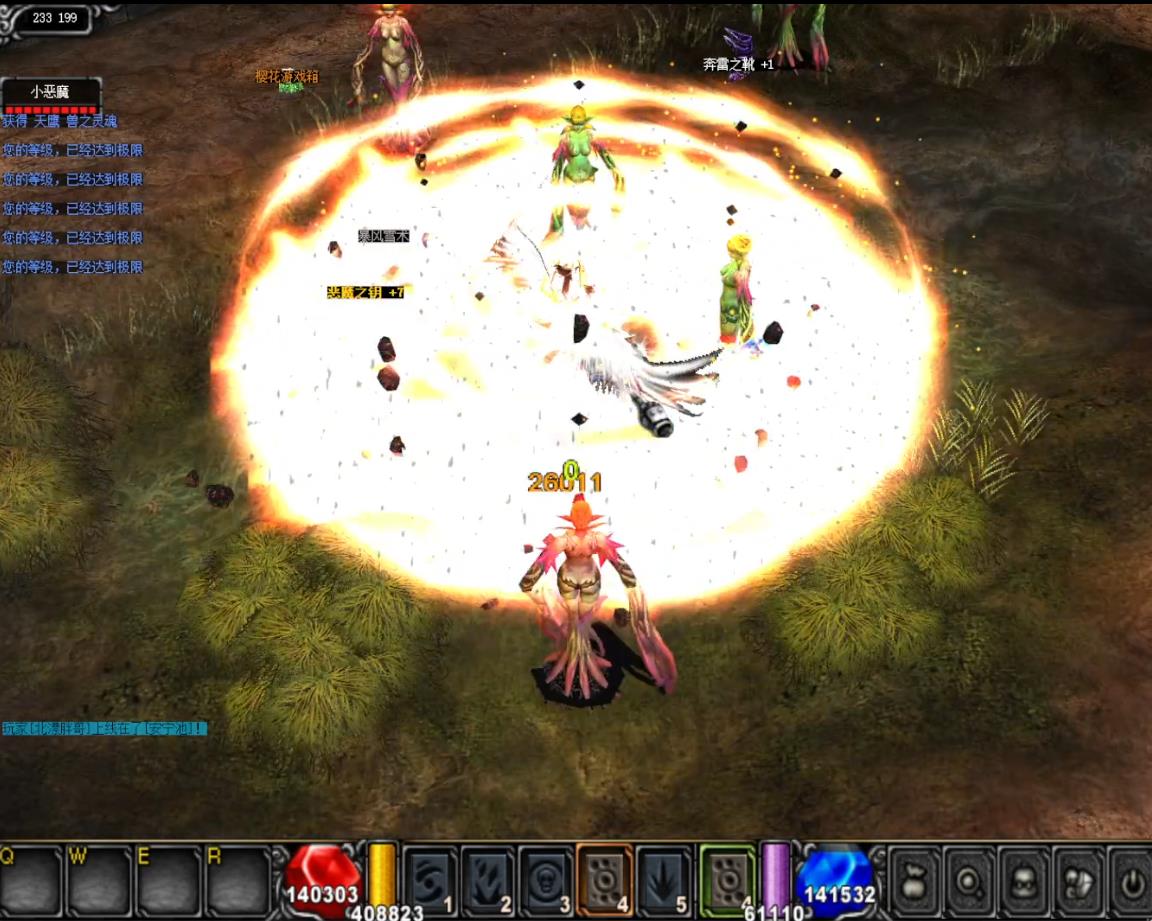
Task: Activate the swirl skill in slot 1
Action: point(432,877)
